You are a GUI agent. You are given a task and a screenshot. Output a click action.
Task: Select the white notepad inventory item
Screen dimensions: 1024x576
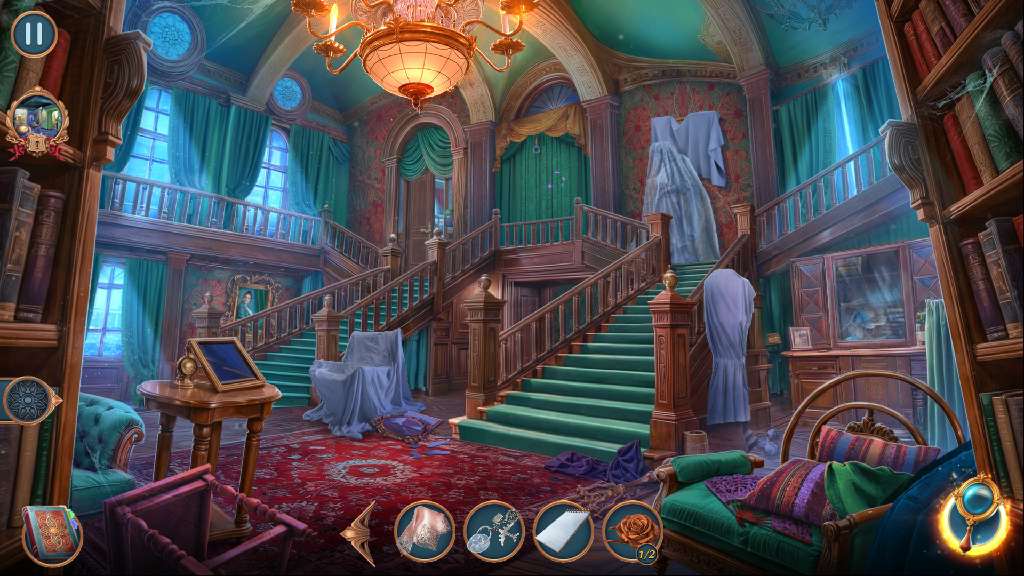coord(563,531)
